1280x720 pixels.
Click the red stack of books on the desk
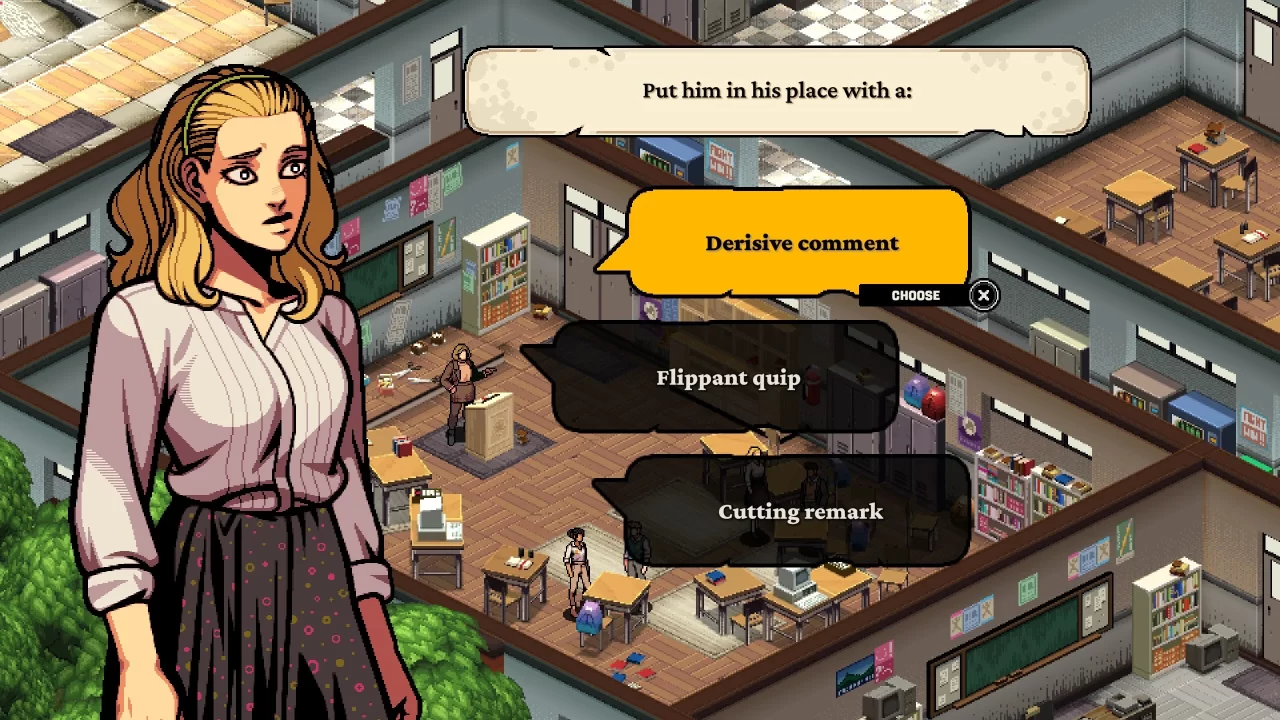point(401,445)
